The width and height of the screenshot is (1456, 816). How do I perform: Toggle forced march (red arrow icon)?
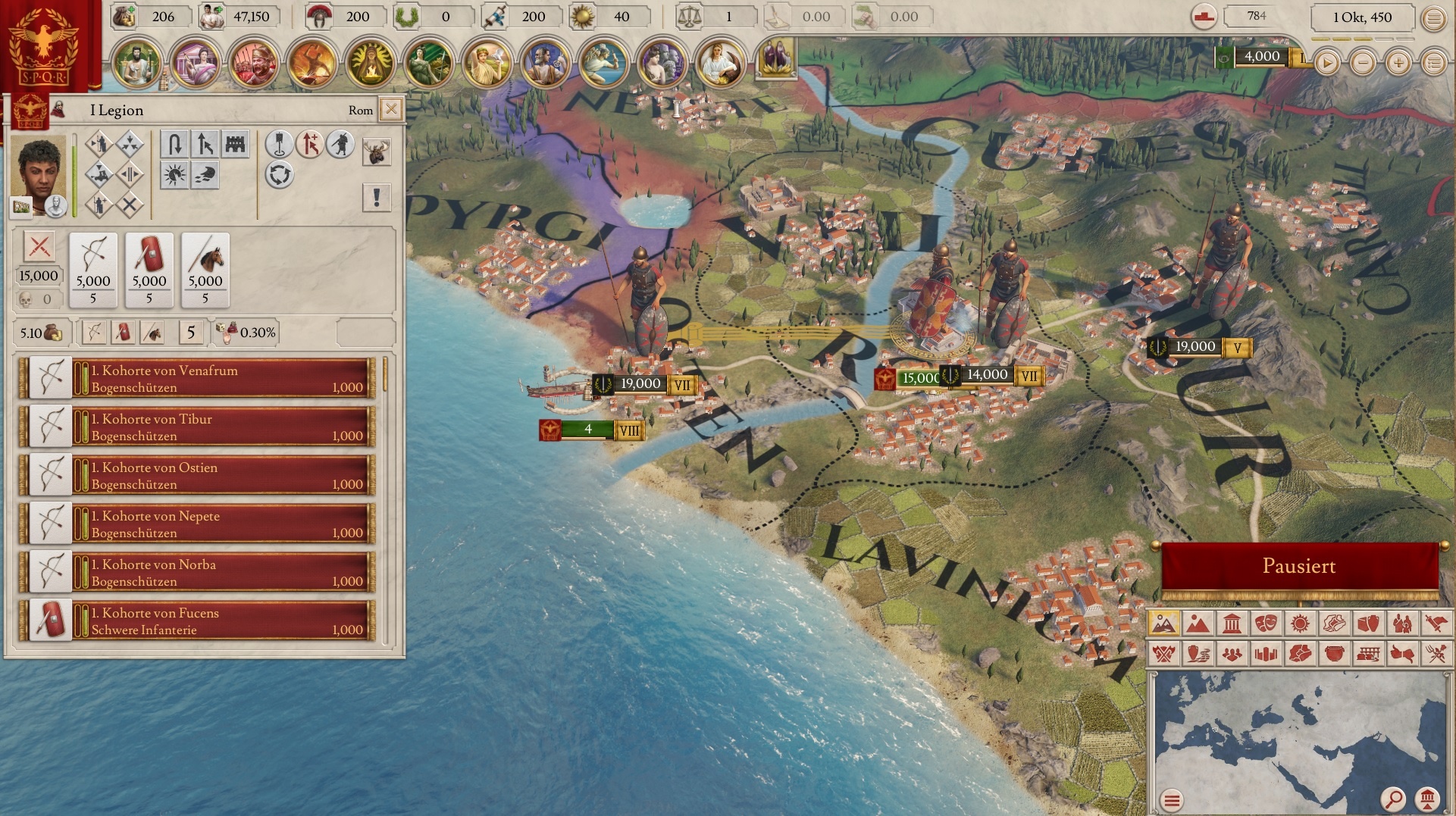coord(310,143)
